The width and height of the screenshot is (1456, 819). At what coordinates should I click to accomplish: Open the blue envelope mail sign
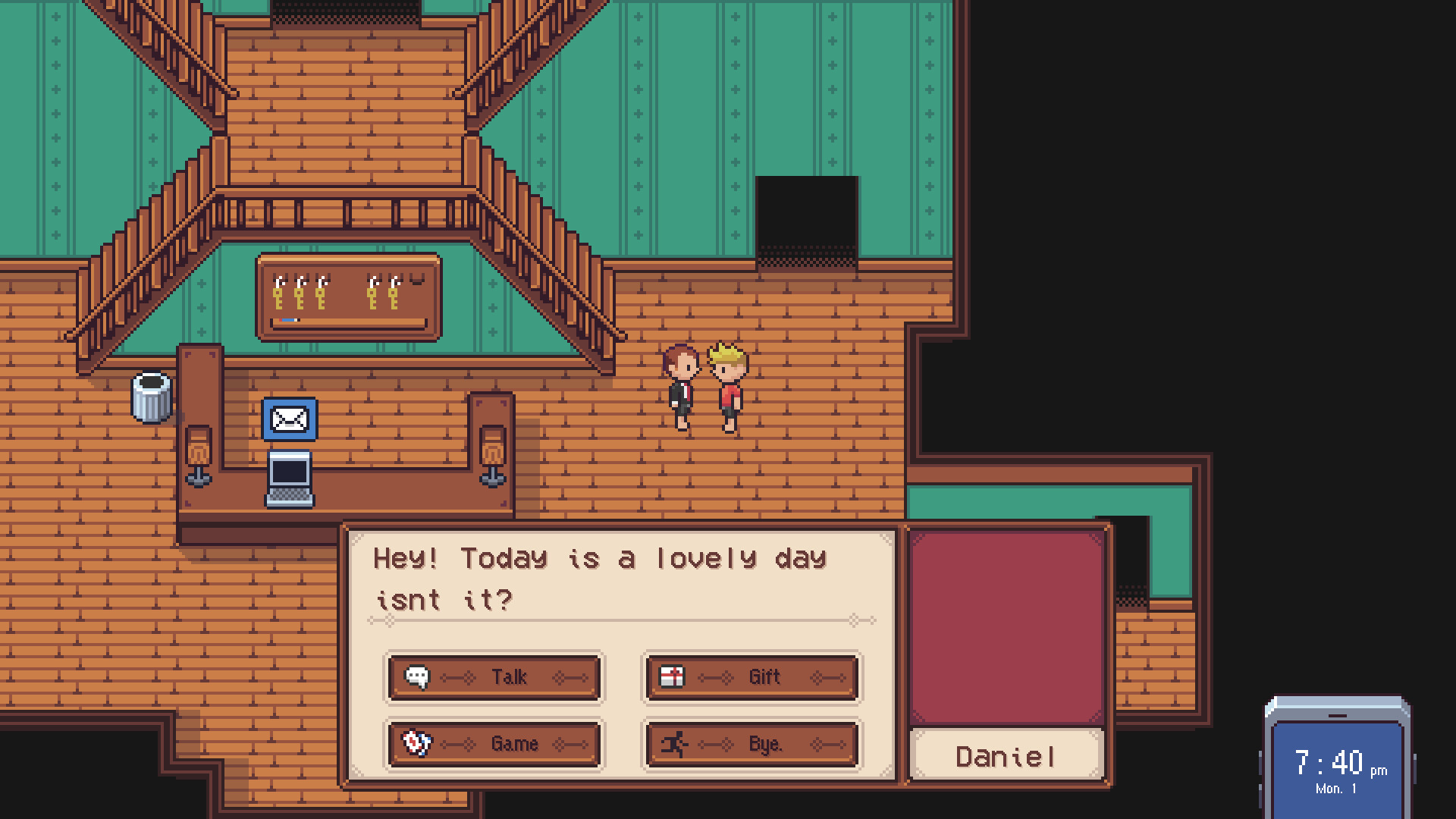coord(289,419)
